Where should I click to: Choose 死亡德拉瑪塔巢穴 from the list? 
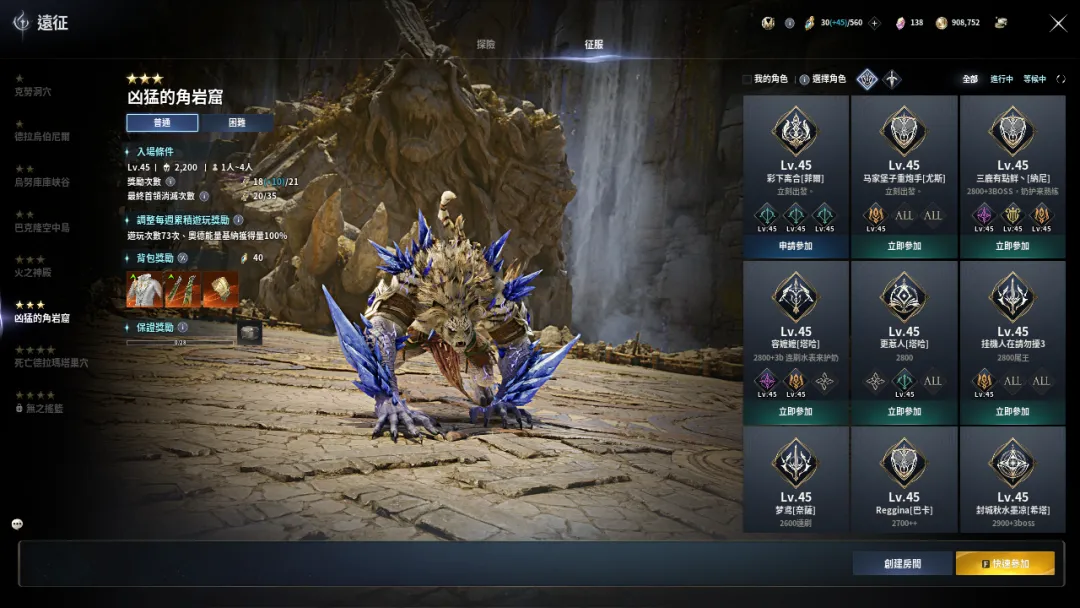[x=51, y=363]
